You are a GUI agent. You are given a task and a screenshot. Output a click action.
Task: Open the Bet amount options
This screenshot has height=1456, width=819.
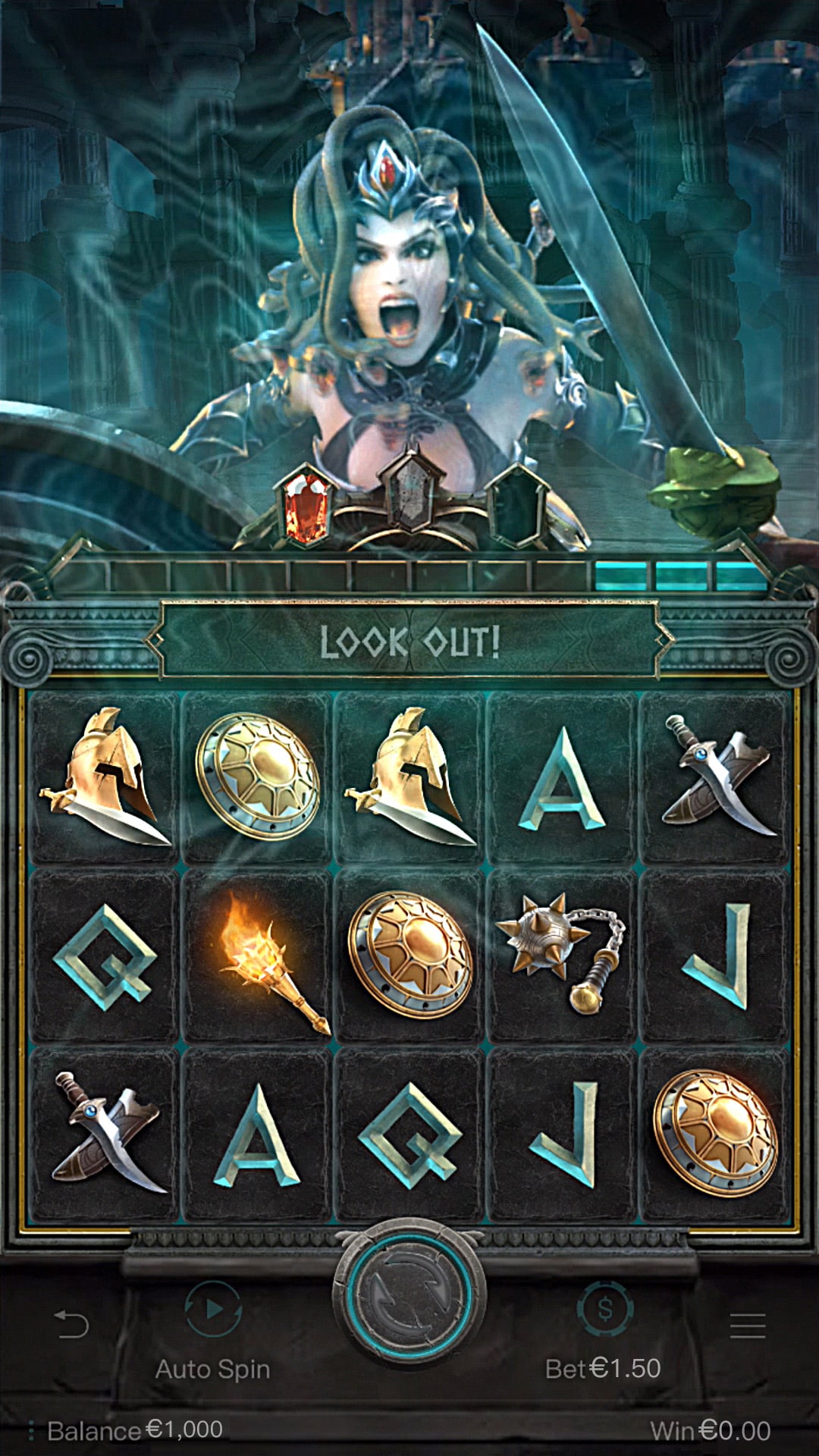coord(604,1310)
